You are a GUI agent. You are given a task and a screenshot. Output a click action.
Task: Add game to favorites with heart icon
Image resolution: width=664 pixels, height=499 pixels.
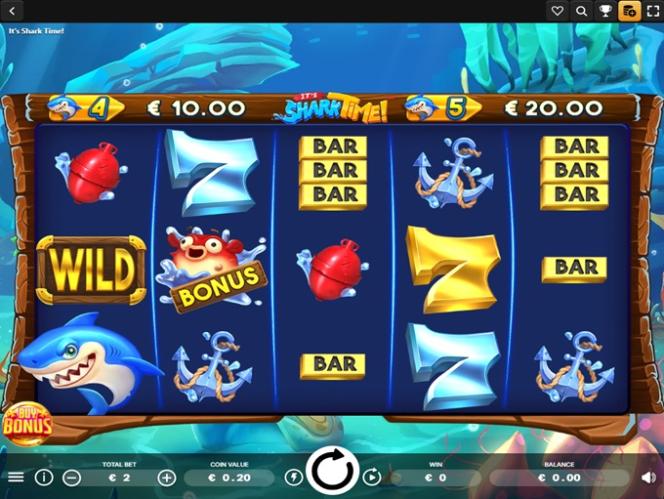558,11
